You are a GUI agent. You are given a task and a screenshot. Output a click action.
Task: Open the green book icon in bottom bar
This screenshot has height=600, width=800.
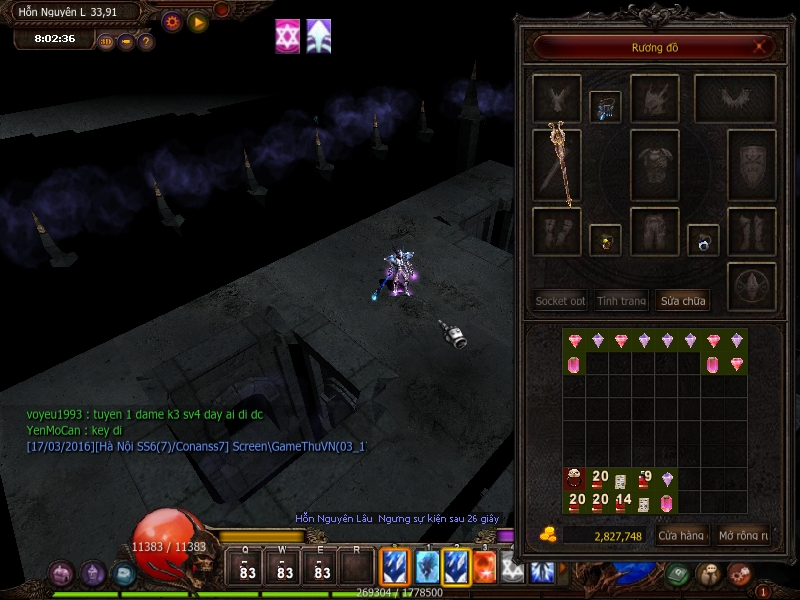[x=679, y=574]
